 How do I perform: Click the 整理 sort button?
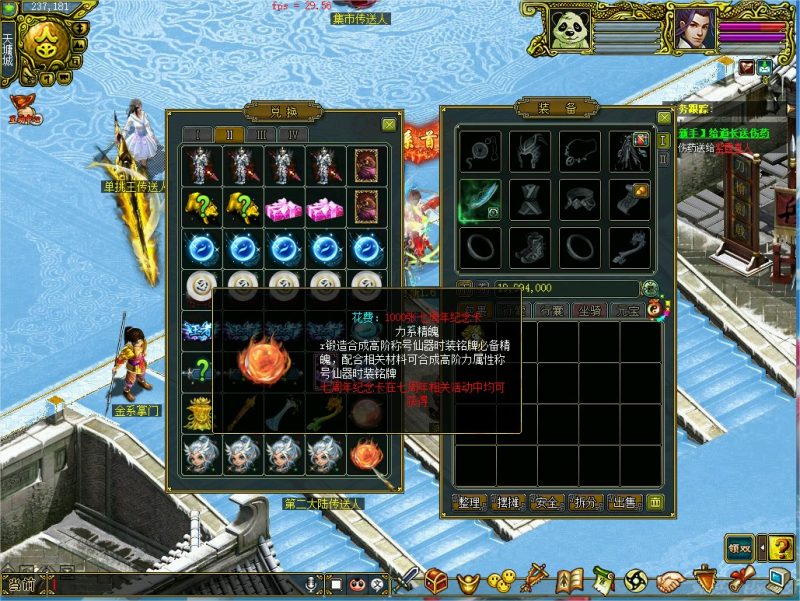pyautogui.click(x=470, y=502)
